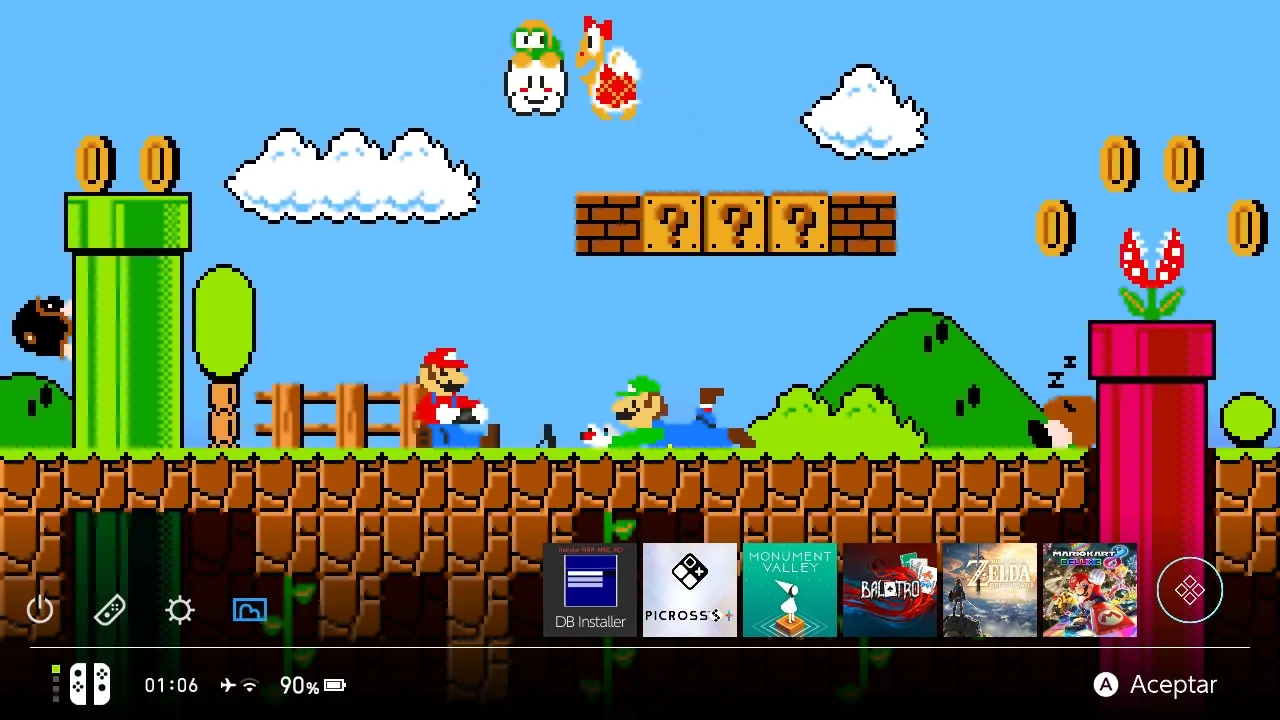Click the A button glyph next to Aceptar
The width and height of the screenshot is (1280, 720).
pyautogui.click(x=1106, y=685)
